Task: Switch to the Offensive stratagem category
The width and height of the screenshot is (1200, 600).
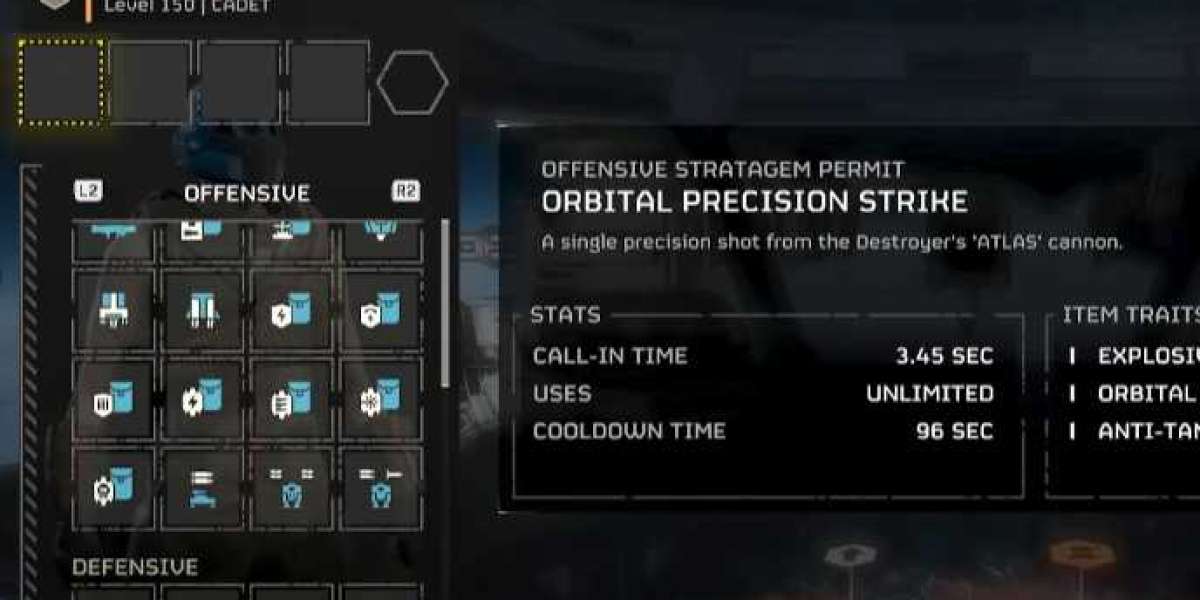Action: [246, 193]
